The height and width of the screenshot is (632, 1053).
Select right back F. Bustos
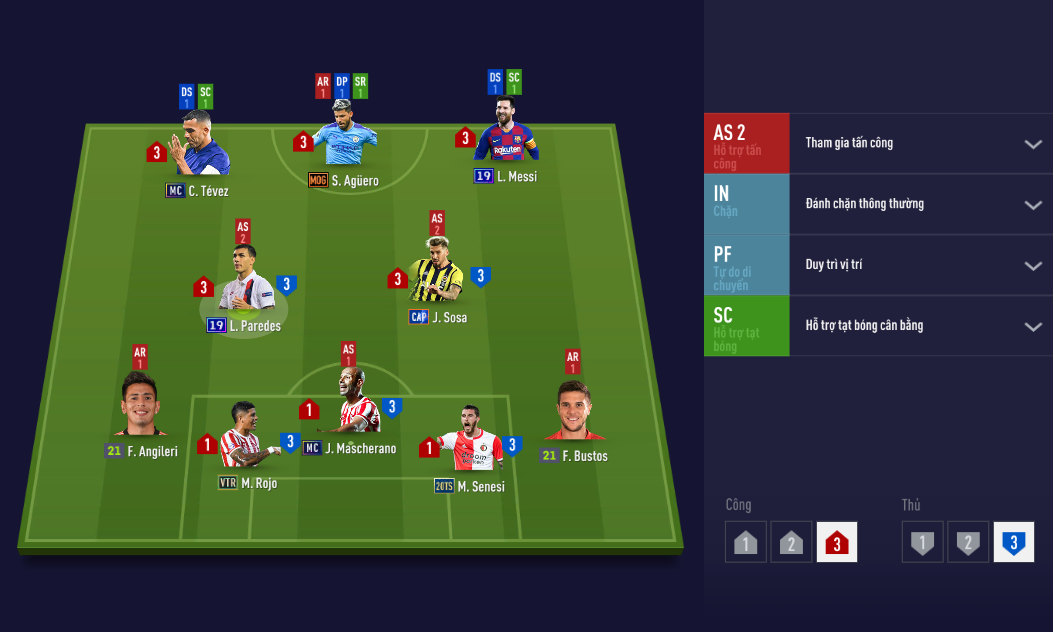[x=574, y=412]
